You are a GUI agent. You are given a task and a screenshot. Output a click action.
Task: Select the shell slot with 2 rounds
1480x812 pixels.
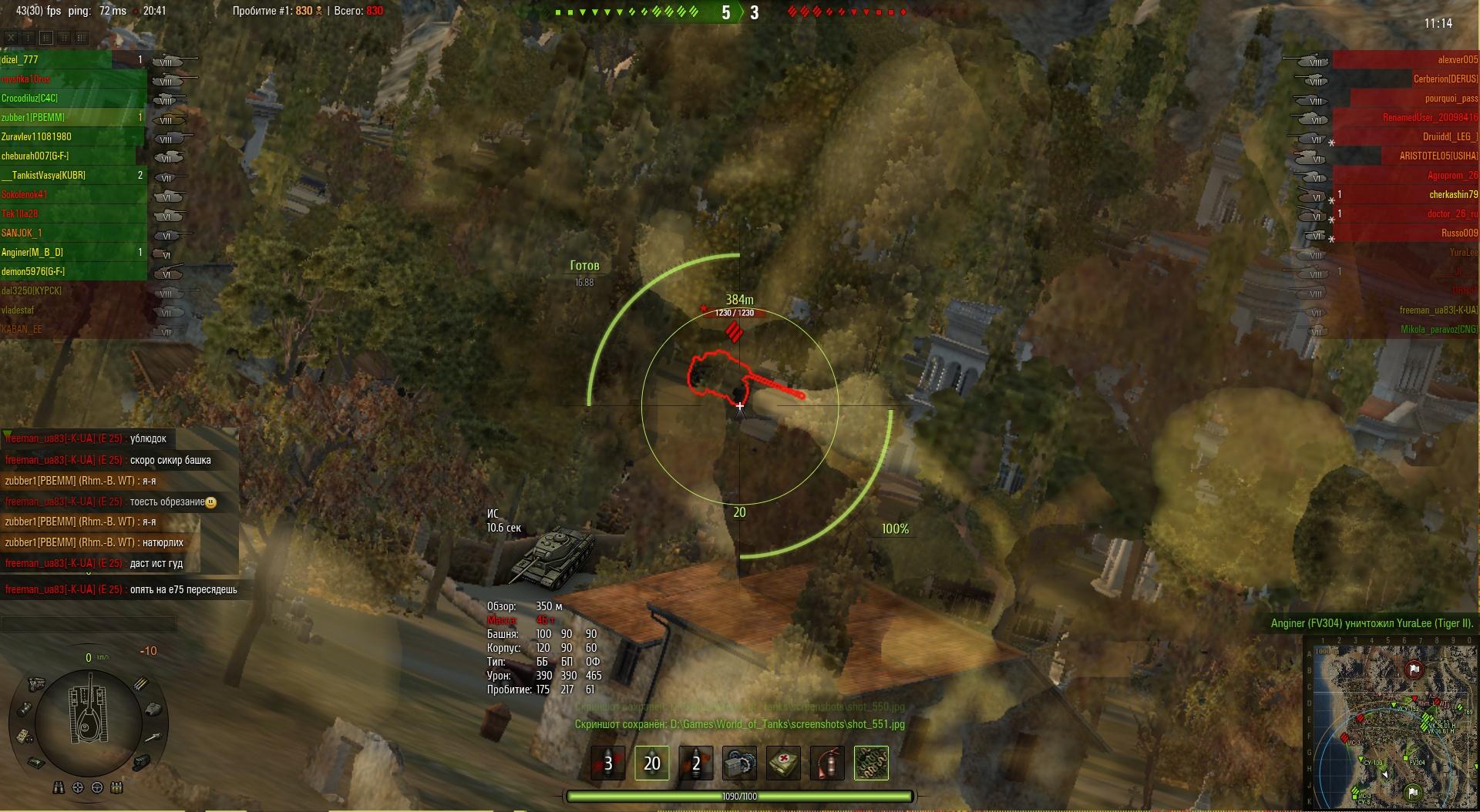695,763
